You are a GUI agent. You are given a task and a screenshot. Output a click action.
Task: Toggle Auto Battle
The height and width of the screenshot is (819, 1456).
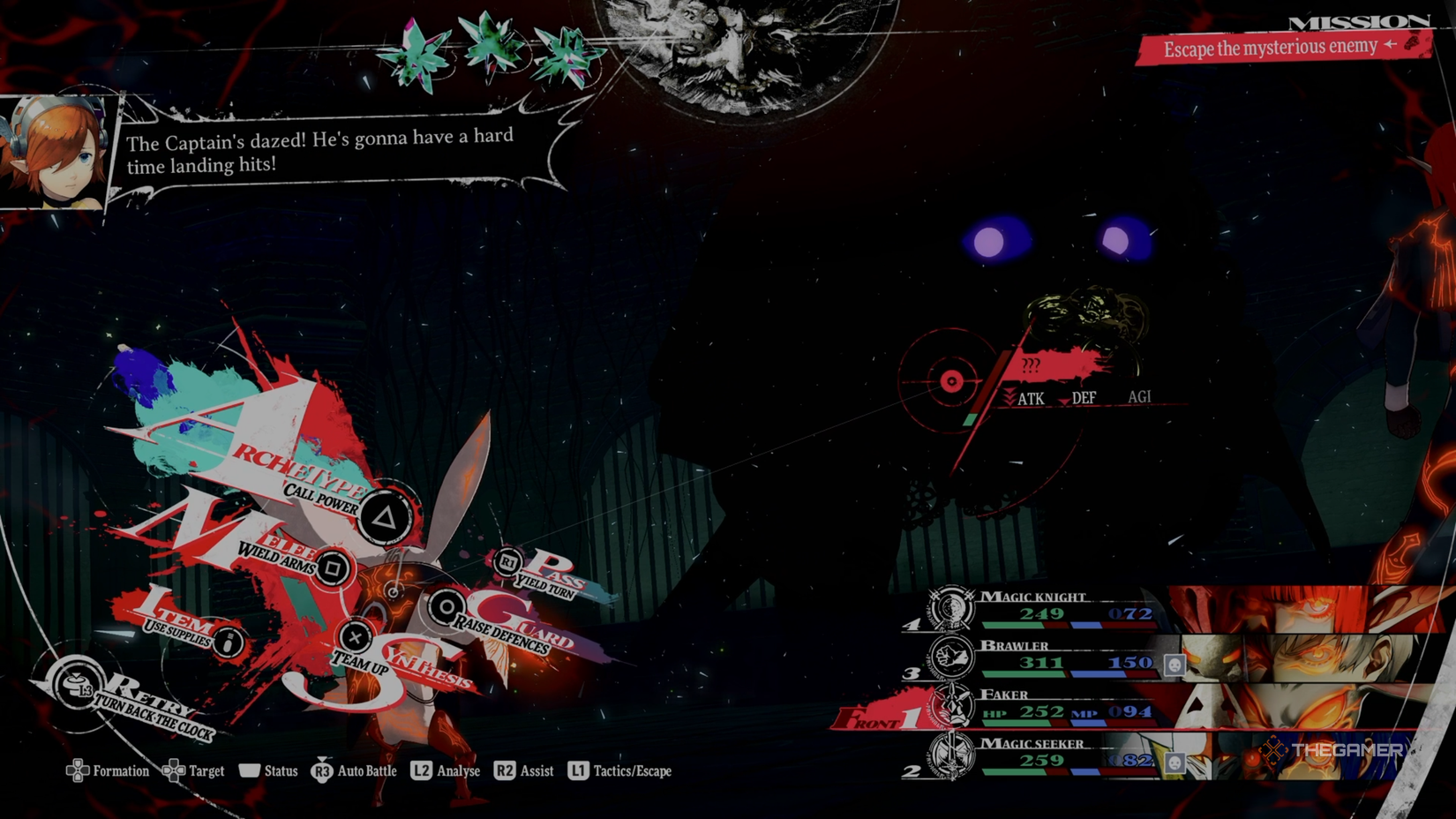coord(354,771)
